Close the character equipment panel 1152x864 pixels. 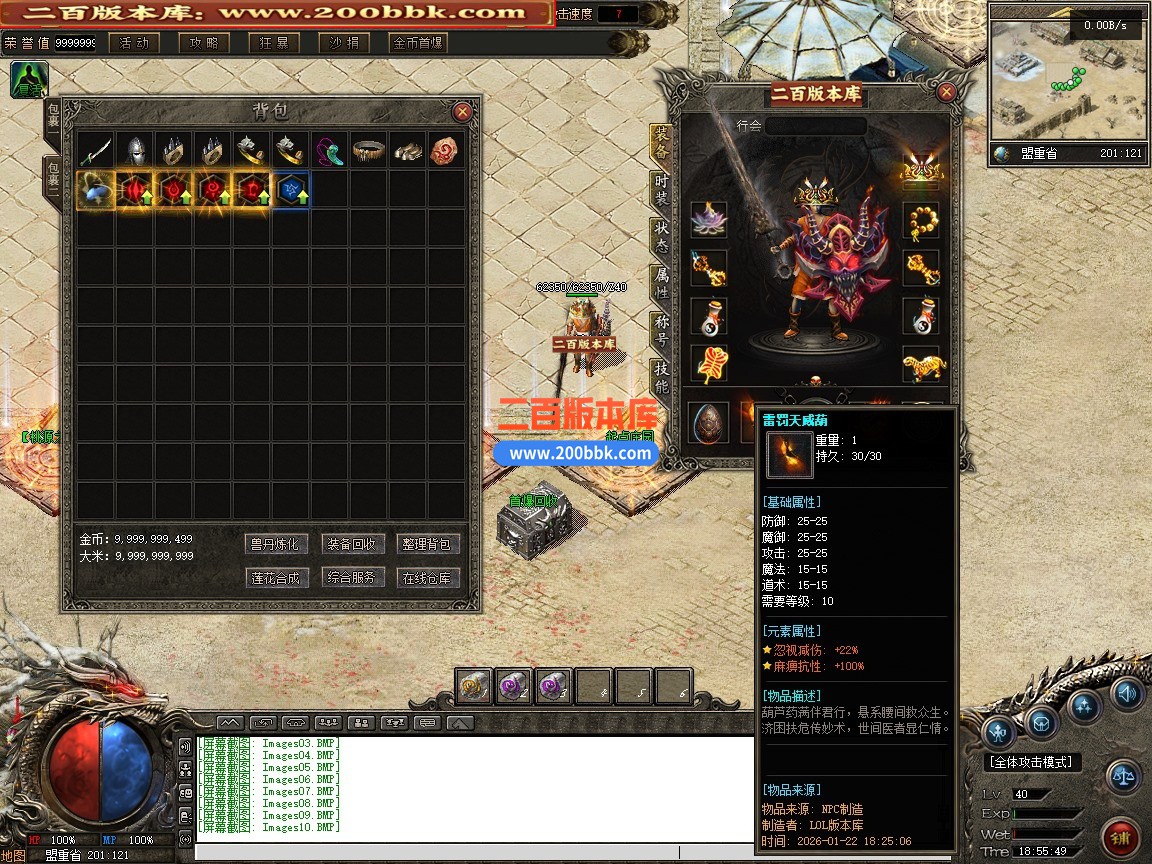coord(946,93)
